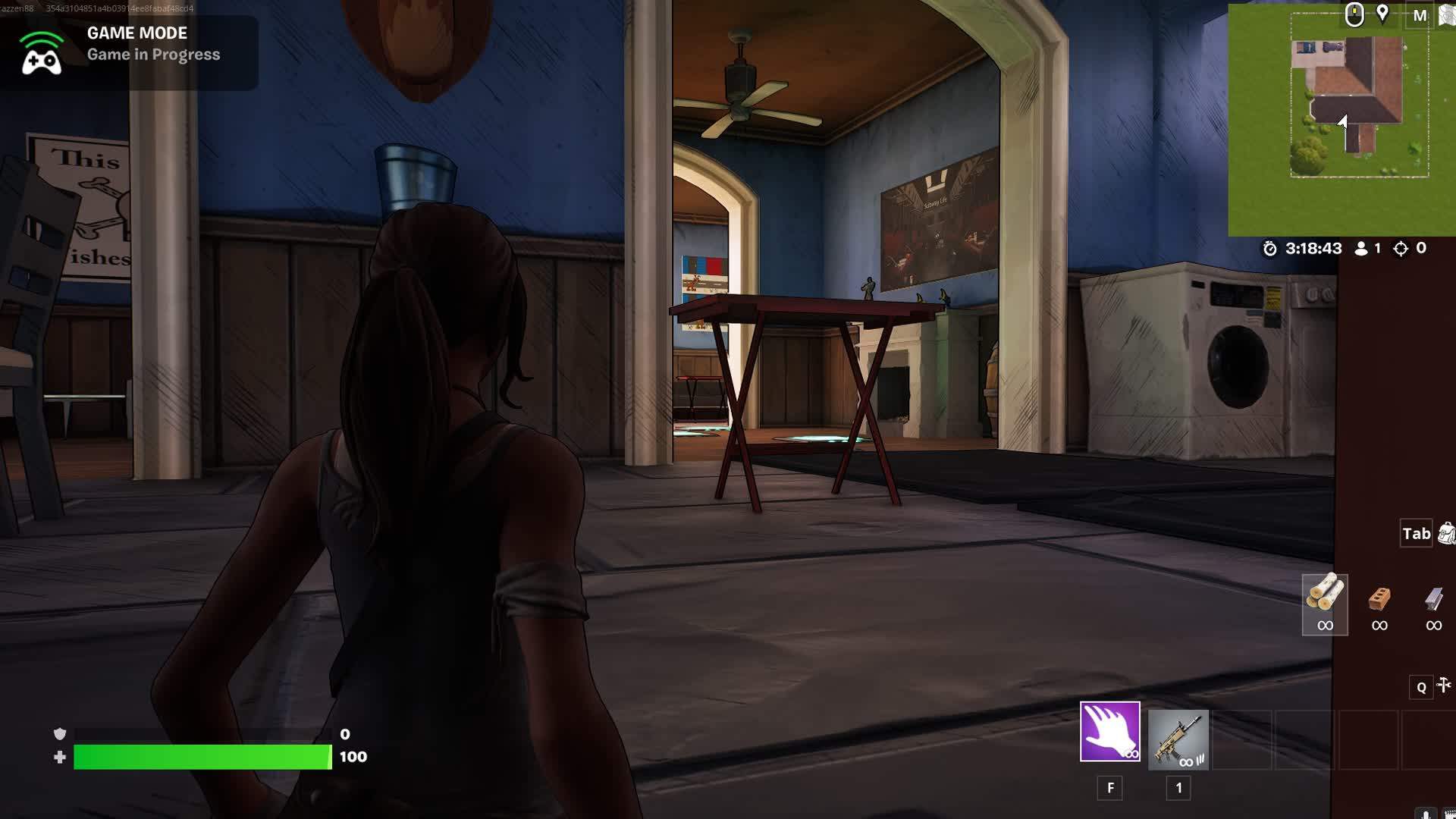Click the F key prompt under the pickaxe slot
This screenshot has height=819, width=1456.
(1110, 788)
